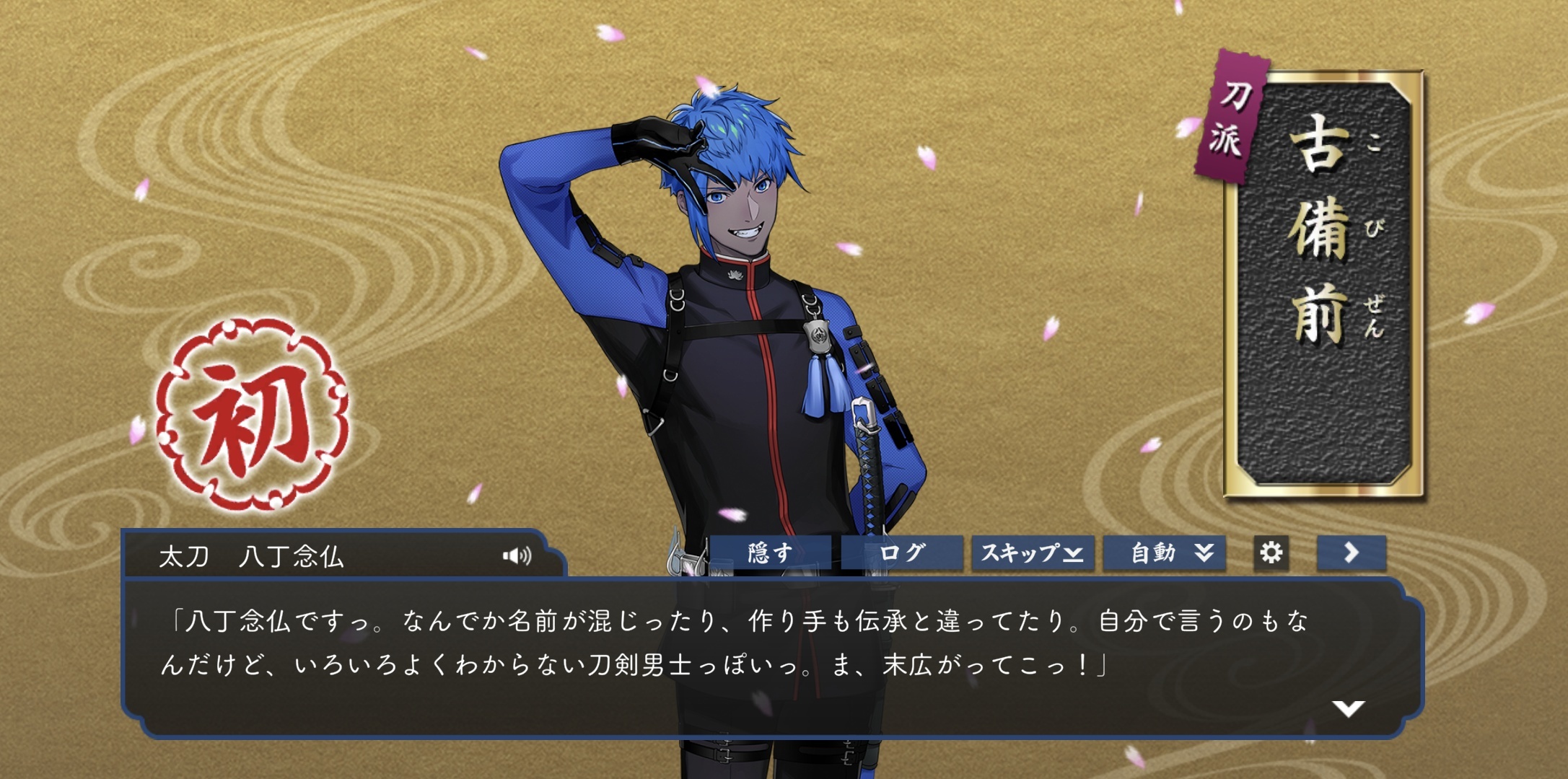This screenshot has height=779, width=1568.
Task: Advance dialogue with the down arrow indicator
Action: point(1348,708)
